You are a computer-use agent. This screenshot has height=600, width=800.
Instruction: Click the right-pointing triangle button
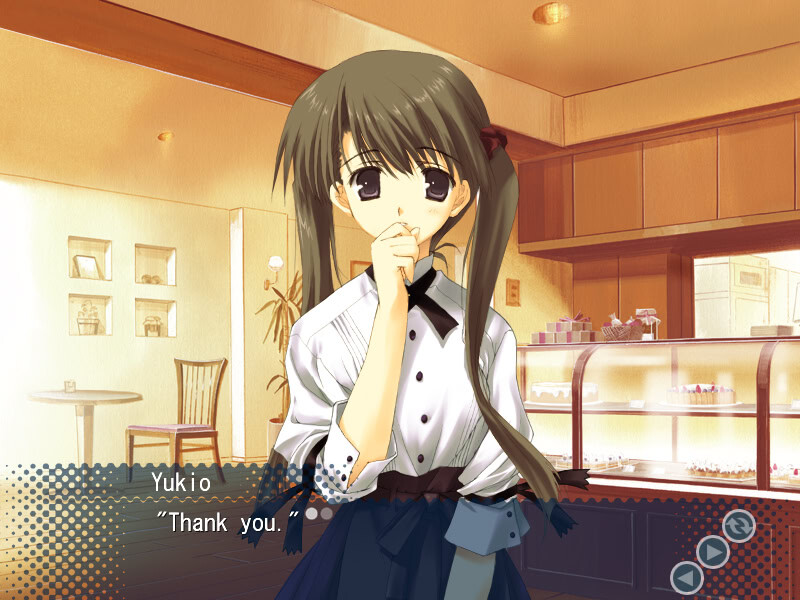tap(712, 551)
